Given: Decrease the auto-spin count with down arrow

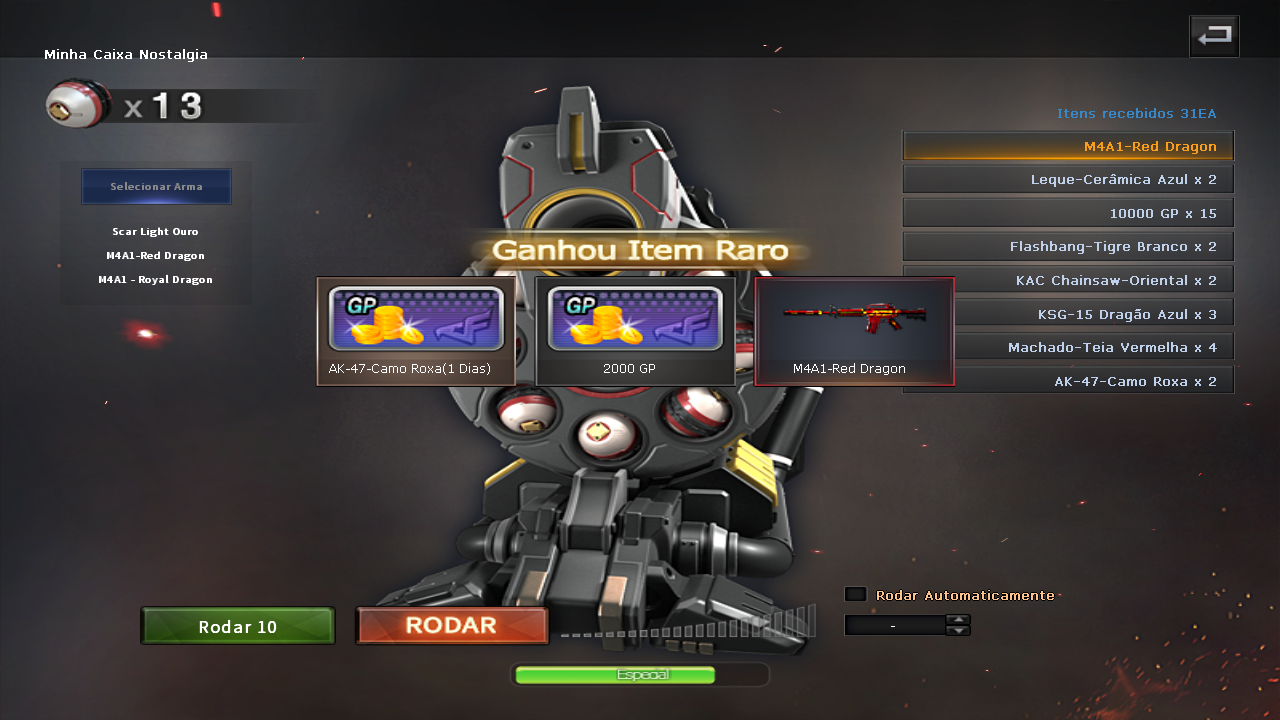Looking at the screenshot, I should coord(958,631).
